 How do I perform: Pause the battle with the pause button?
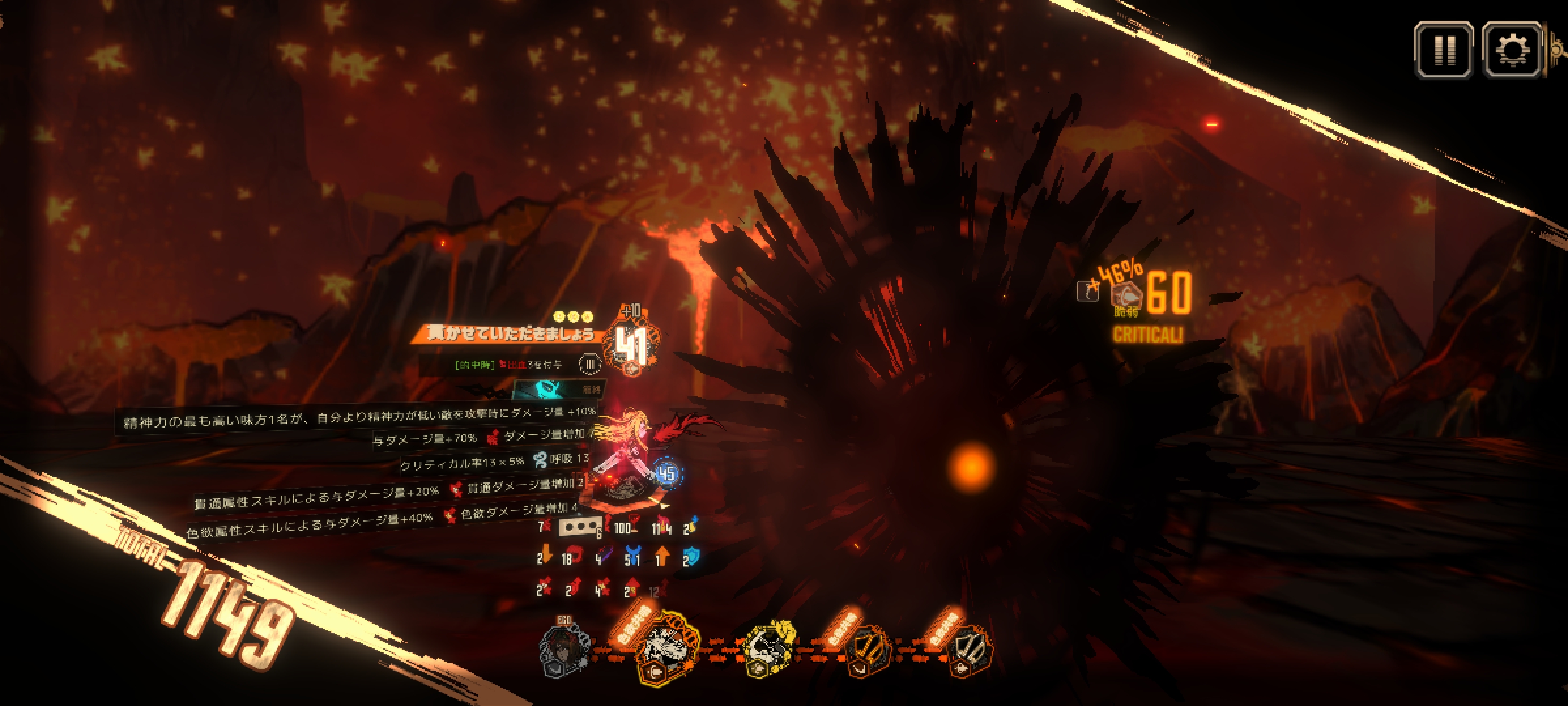click(1443, 50)
